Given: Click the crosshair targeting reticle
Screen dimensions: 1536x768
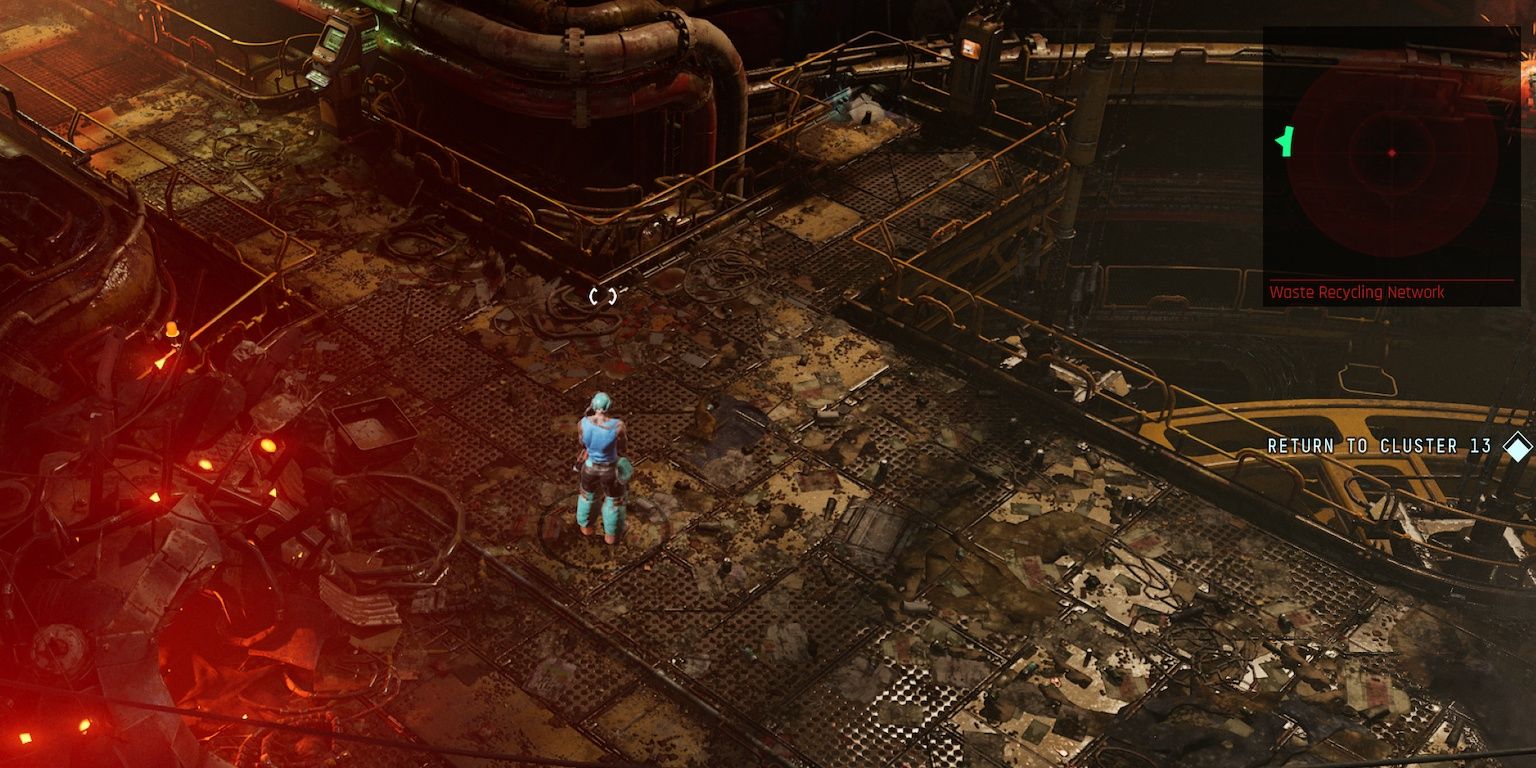Looking at the screenshot, I should tap(601, 295).
